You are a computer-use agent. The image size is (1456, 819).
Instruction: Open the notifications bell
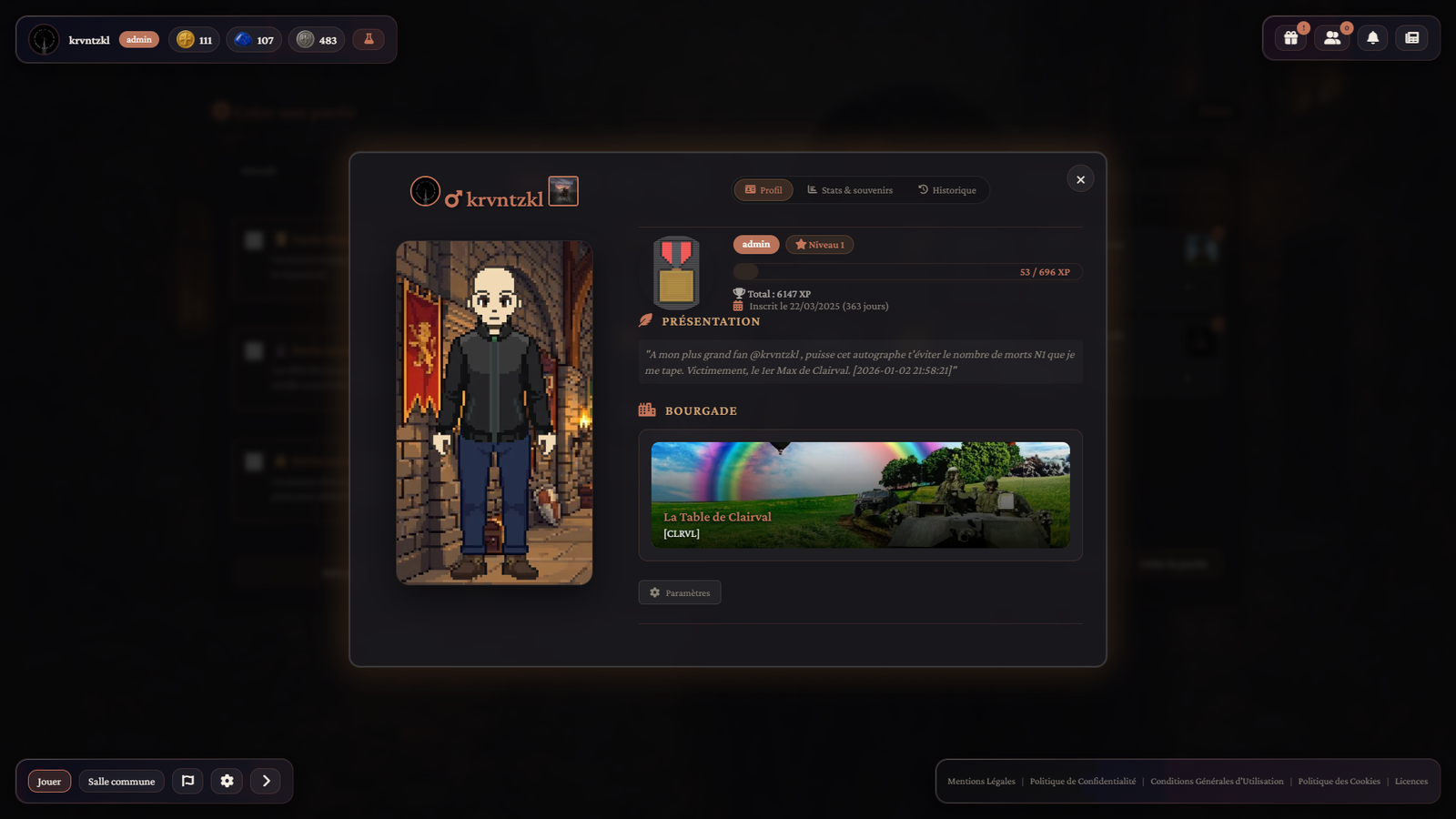[x=1372, y=38]
